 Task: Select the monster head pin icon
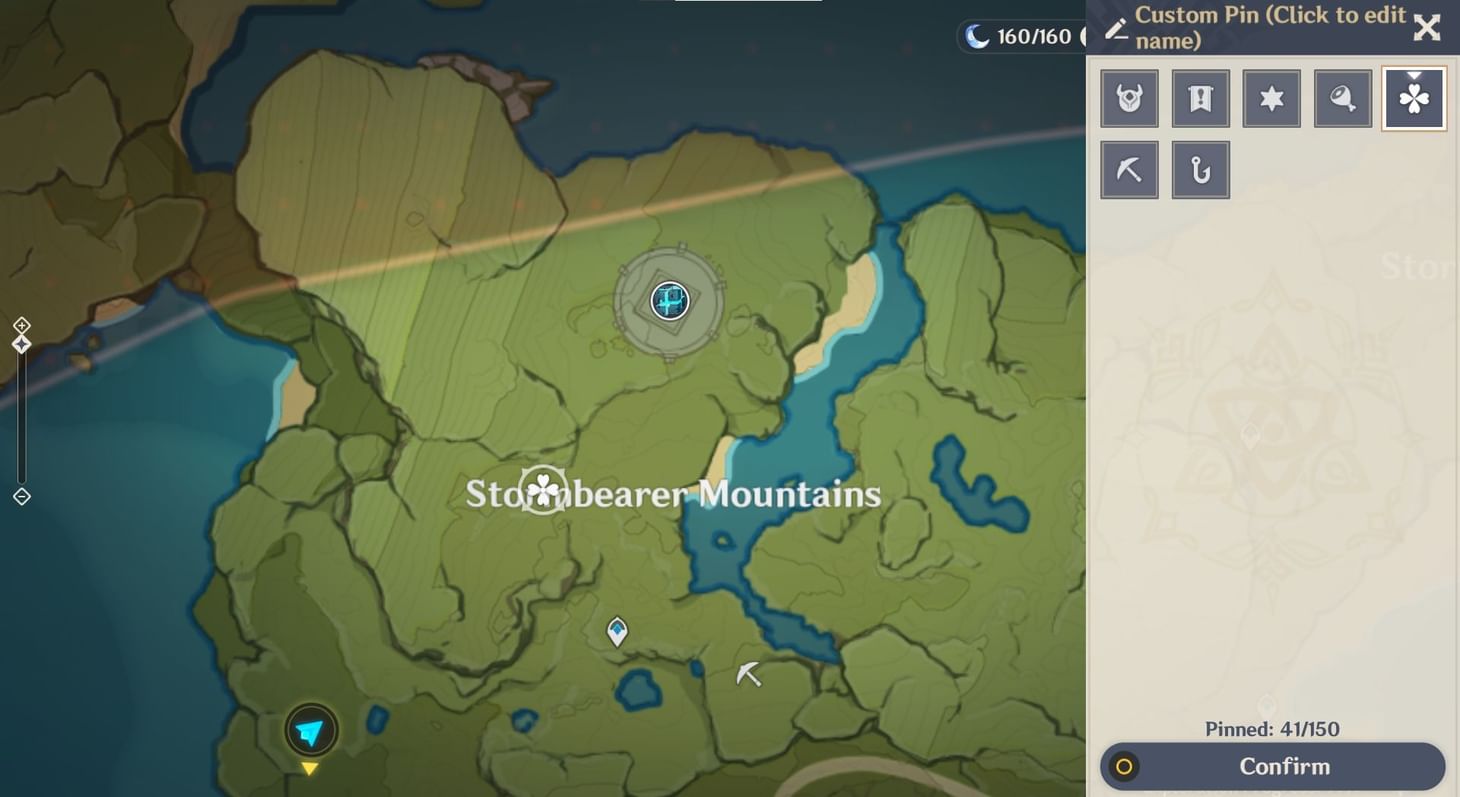(1129, 98)
